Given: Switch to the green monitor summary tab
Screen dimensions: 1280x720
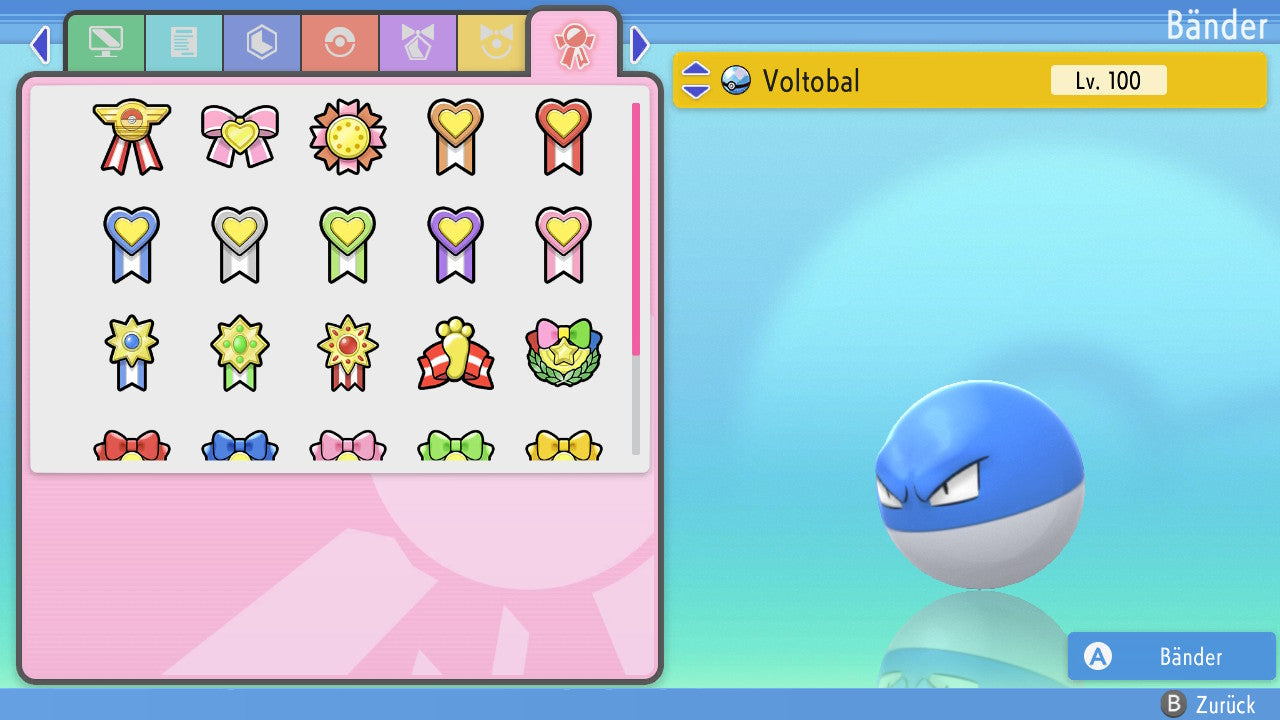Looking at the screenshot, I should point(105,43).
